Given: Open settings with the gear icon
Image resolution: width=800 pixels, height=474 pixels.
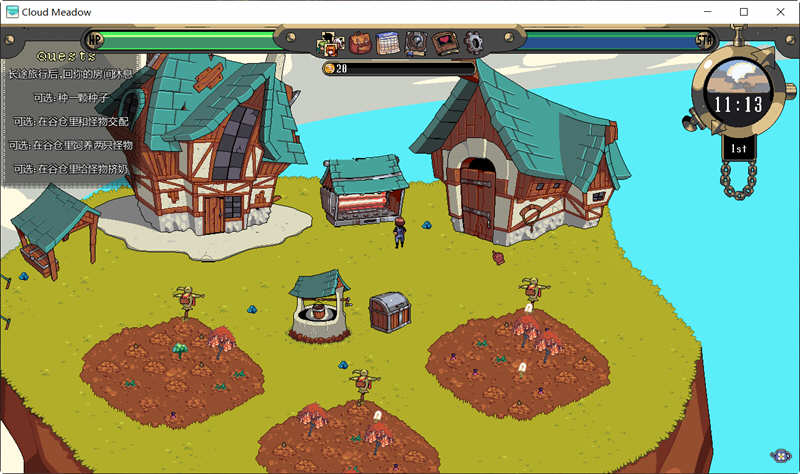Looking at the screenshot, I should (x=474, y=43).
